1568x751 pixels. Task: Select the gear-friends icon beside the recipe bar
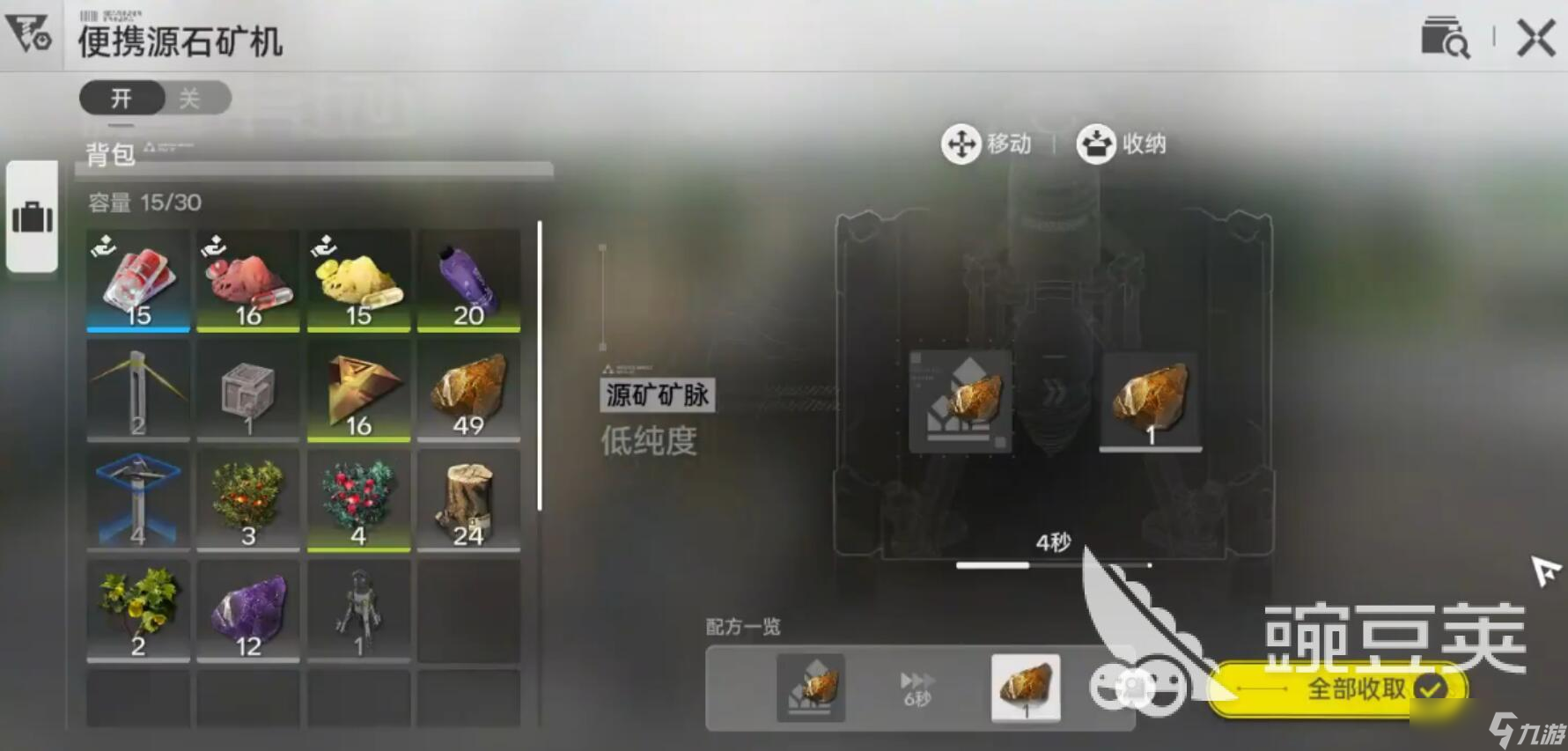click(1140, 690)
